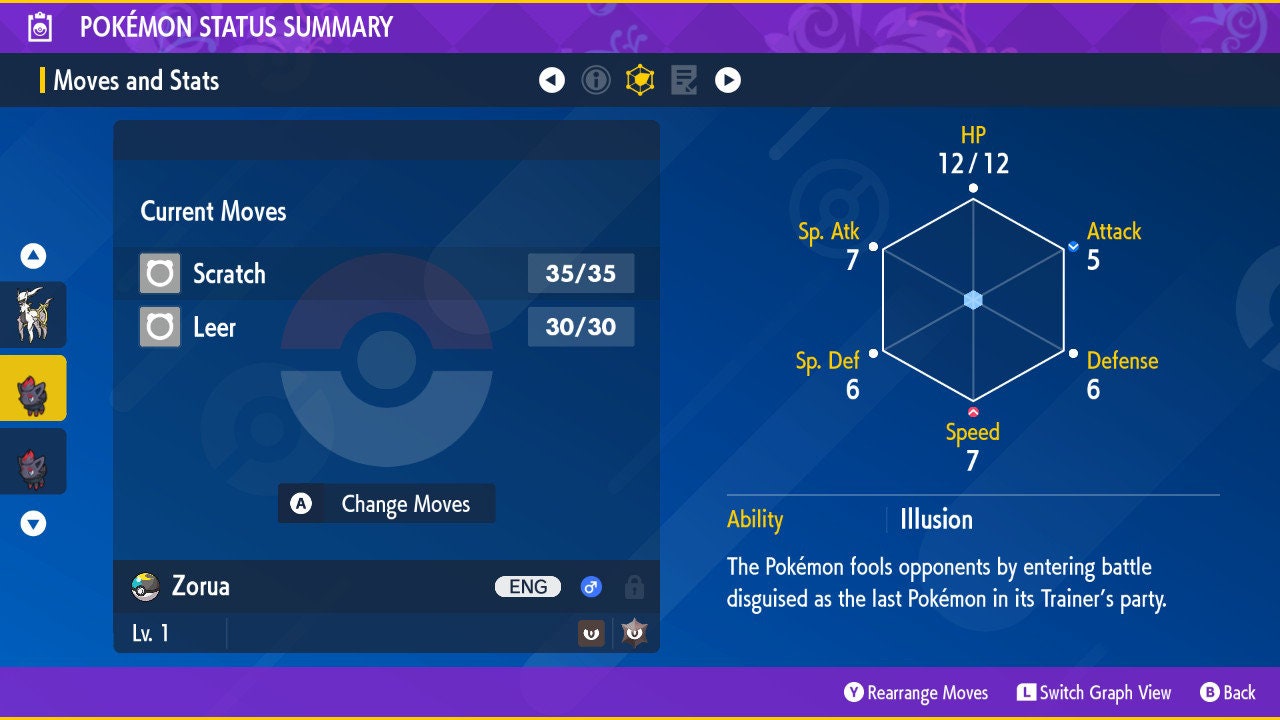Screen dimensions: 1280x720
Task: Go to the next summary page arrow
Action: point(728,80)
